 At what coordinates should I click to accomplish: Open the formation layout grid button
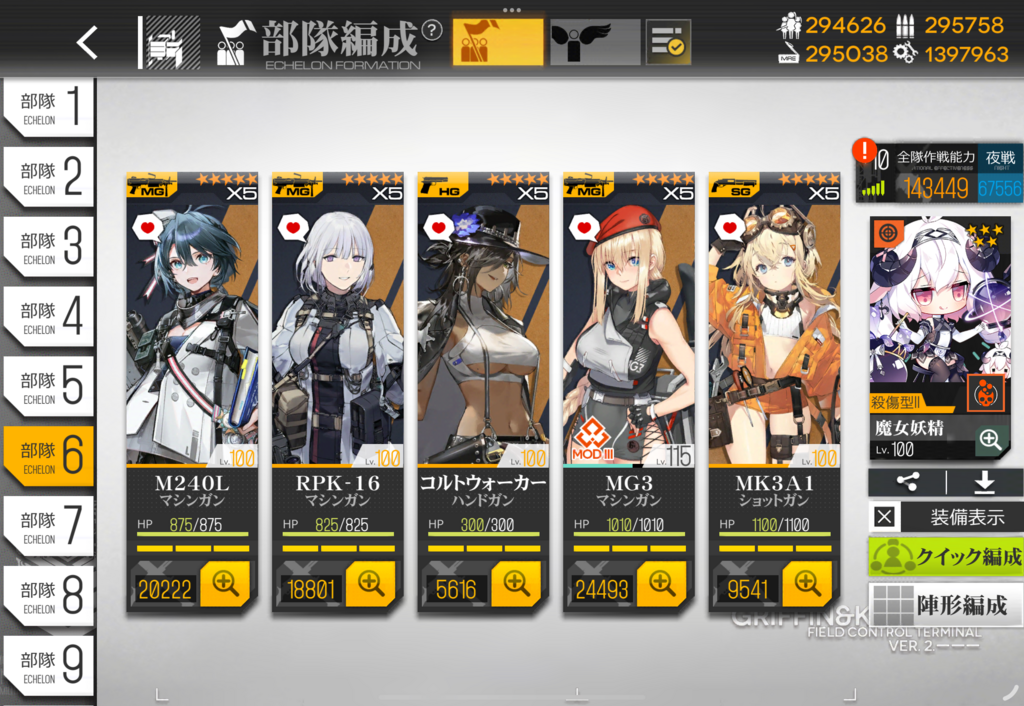click(946, 604)
